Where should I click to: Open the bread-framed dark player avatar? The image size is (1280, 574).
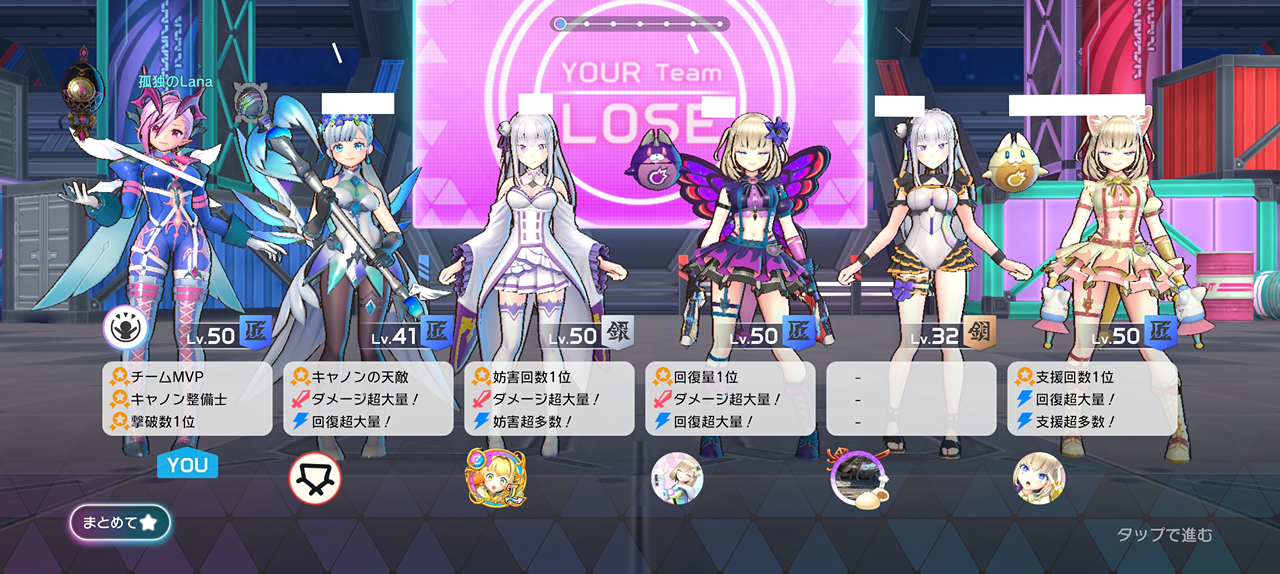coord(857,478)
